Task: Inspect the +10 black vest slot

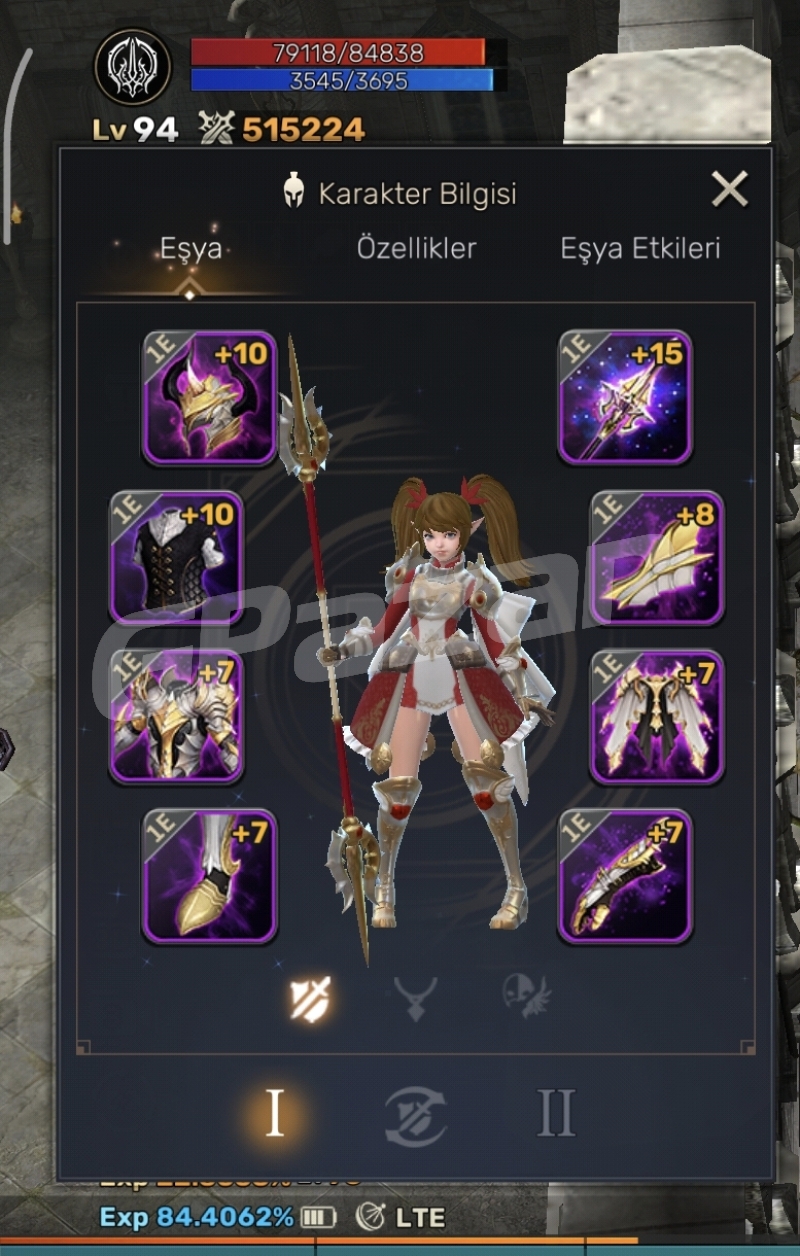Action: coord(176,557)
